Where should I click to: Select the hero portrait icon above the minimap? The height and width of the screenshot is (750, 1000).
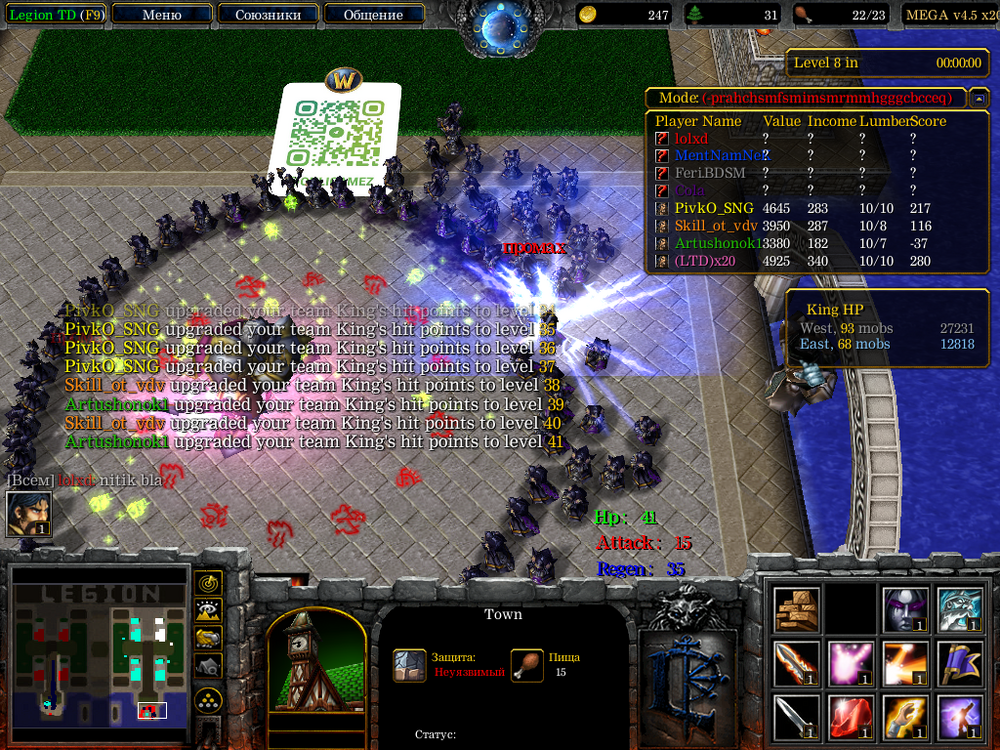[x=29, y=514]
